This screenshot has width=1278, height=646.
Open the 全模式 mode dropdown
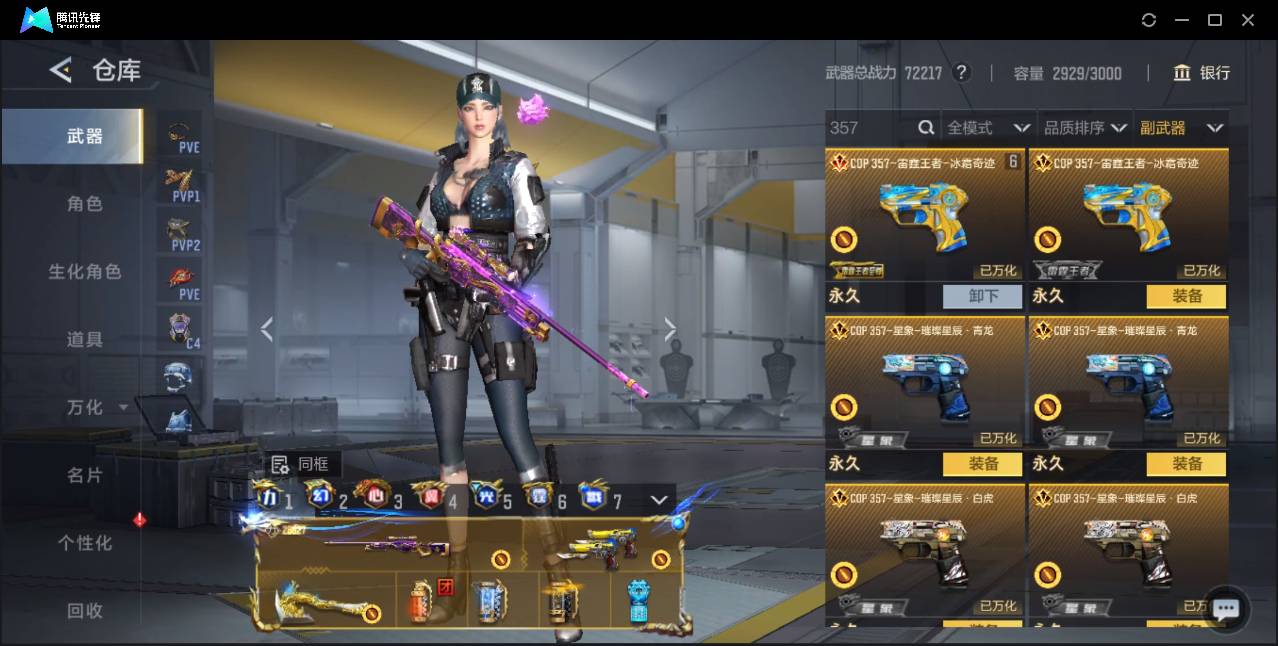[x=988, y=128]
